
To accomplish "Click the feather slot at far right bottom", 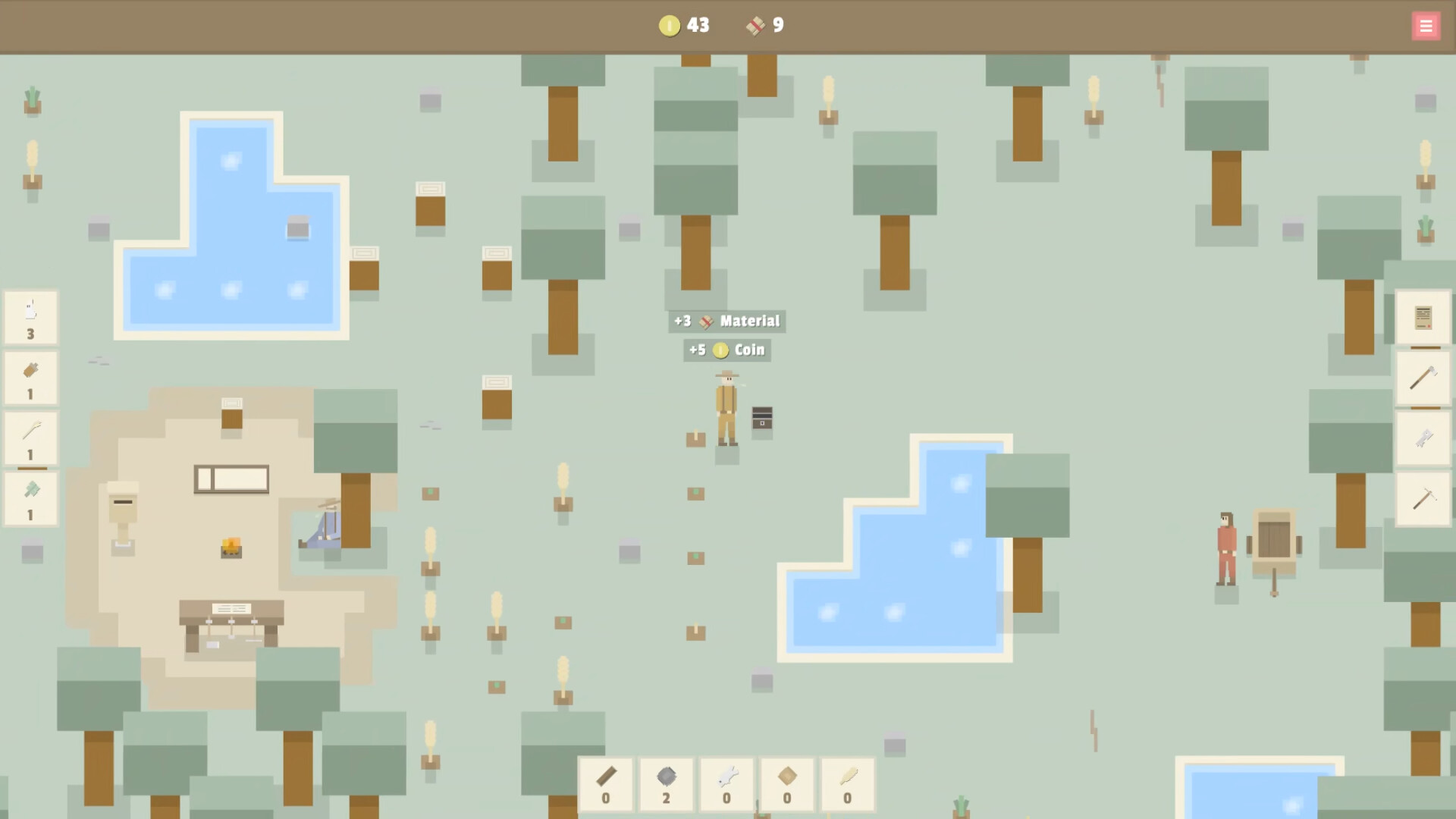I will [847, 785].
